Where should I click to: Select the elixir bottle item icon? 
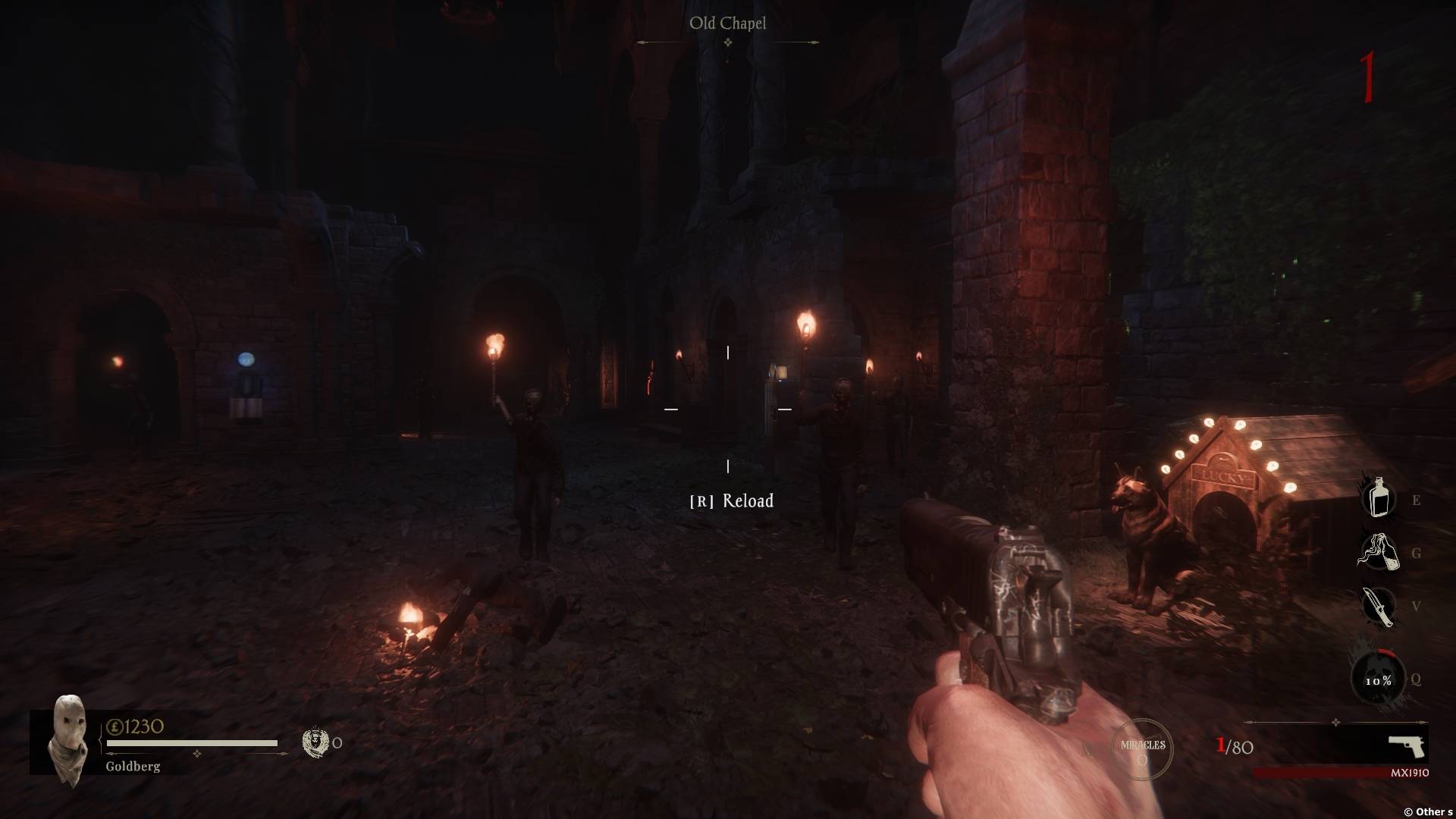1379,498
